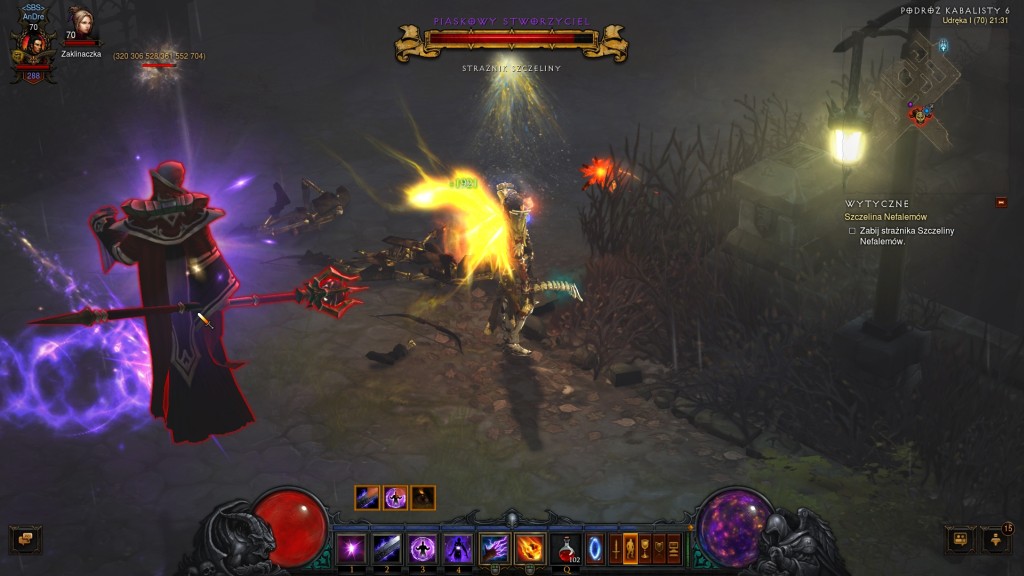Click the purple circle buff icon above the bar
1024x576 pixels.
396,497
